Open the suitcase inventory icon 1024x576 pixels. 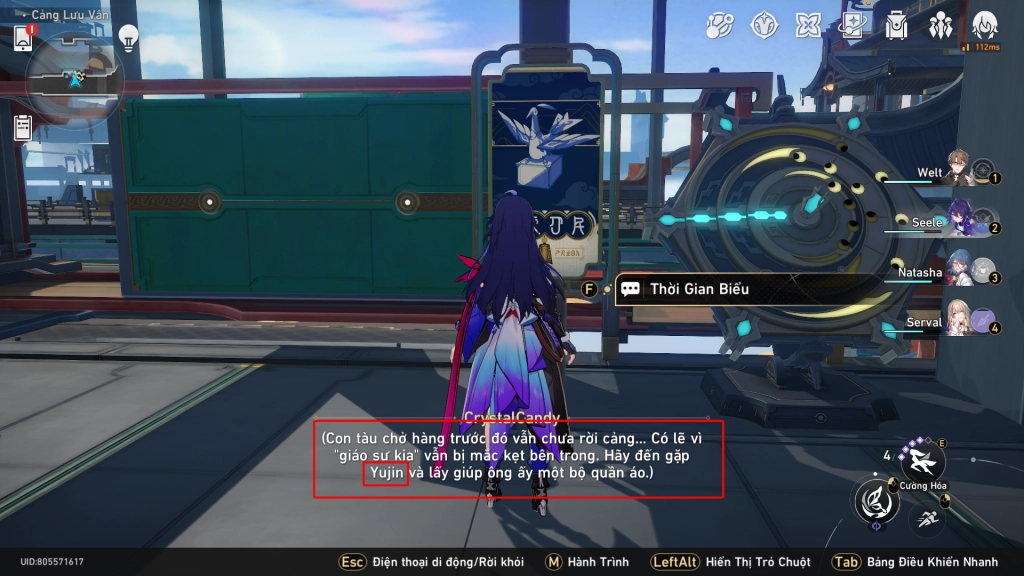pos(896,25)
